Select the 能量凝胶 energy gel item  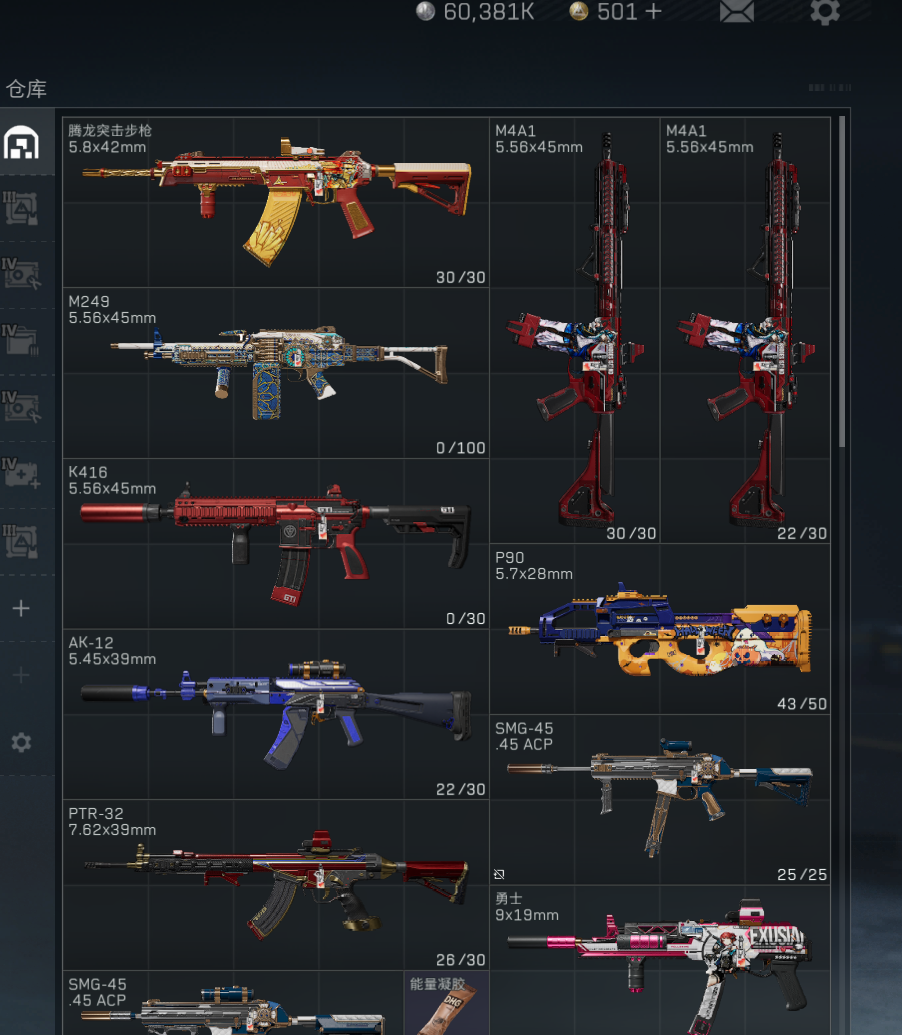[x=446, y=1003]
